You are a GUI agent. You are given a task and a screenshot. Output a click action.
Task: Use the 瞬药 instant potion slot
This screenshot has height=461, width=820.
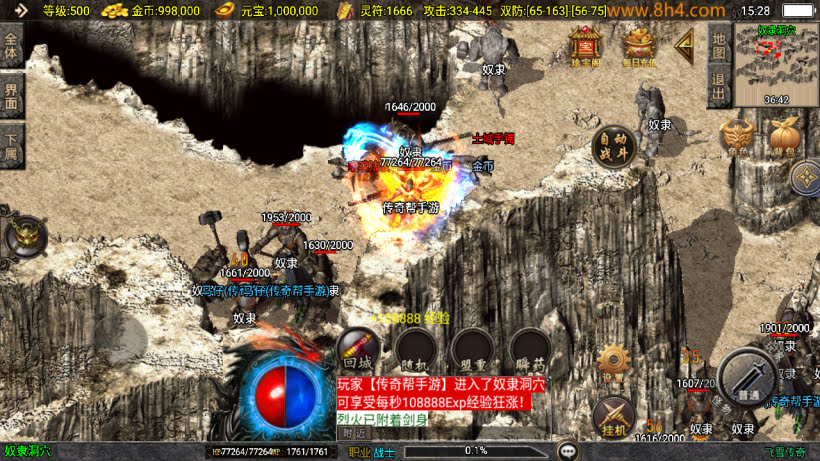[x=530, y=350]
